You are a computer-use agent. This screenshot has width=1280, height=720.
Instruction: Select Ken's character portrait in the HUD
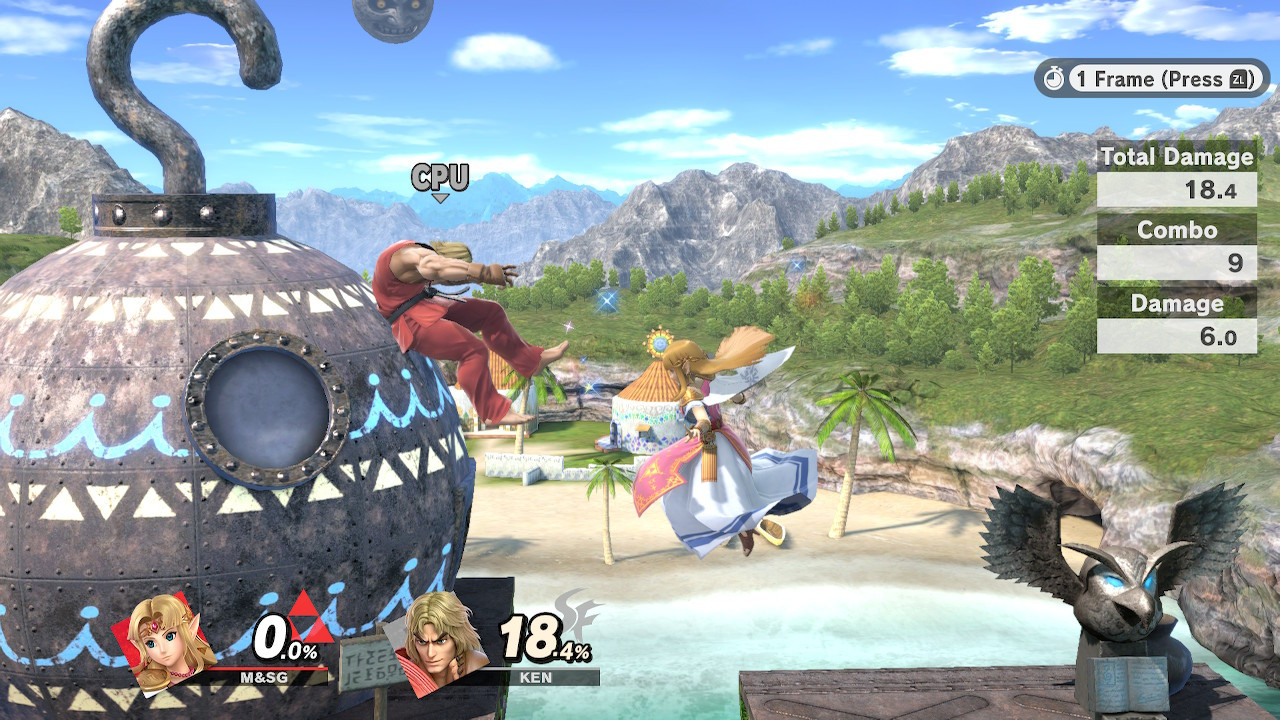click(x=440, y=645)
